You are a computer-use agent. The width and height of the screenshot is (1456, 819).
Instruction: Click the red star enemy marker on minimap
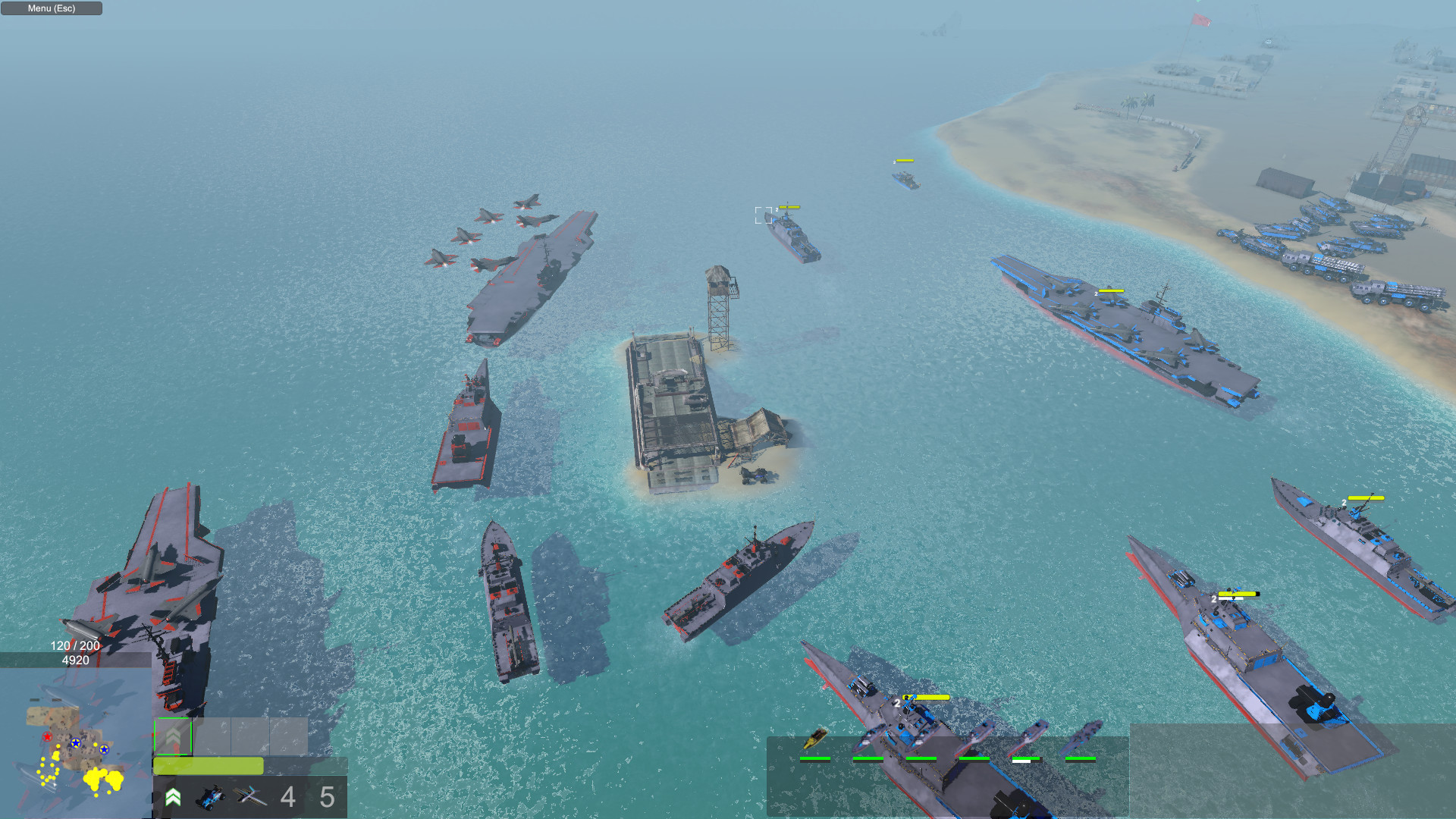pos(47,736)
